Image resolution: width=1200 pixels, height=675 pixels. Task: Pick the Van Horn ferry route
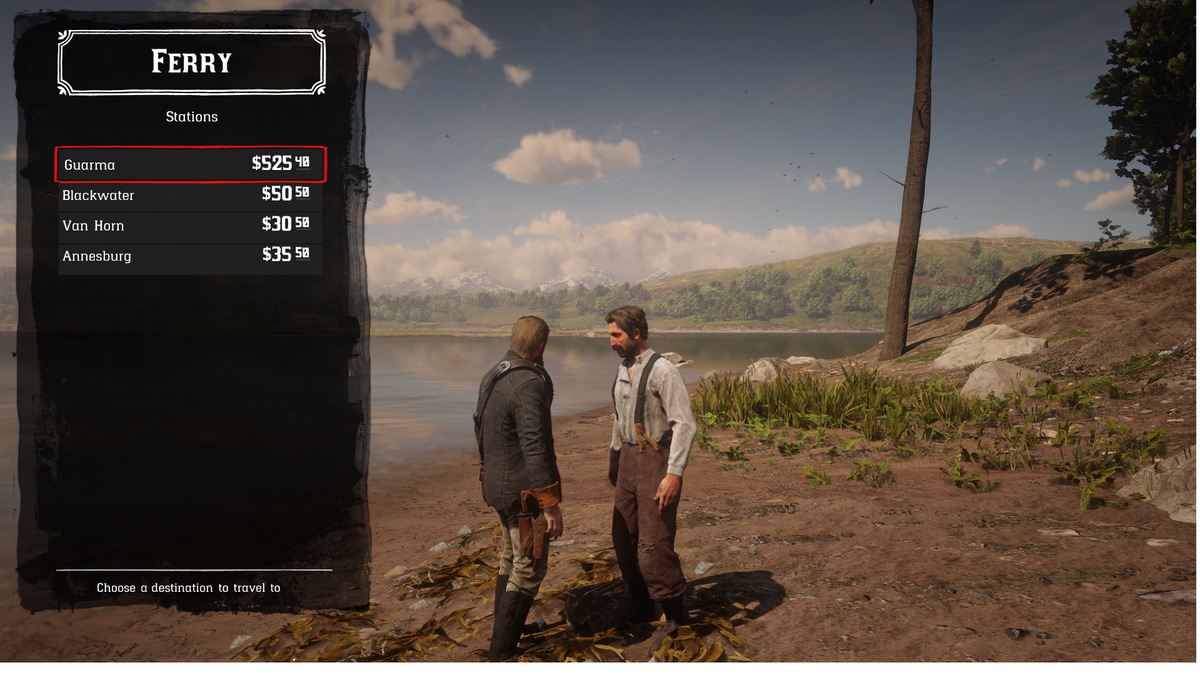pos(190,226)
